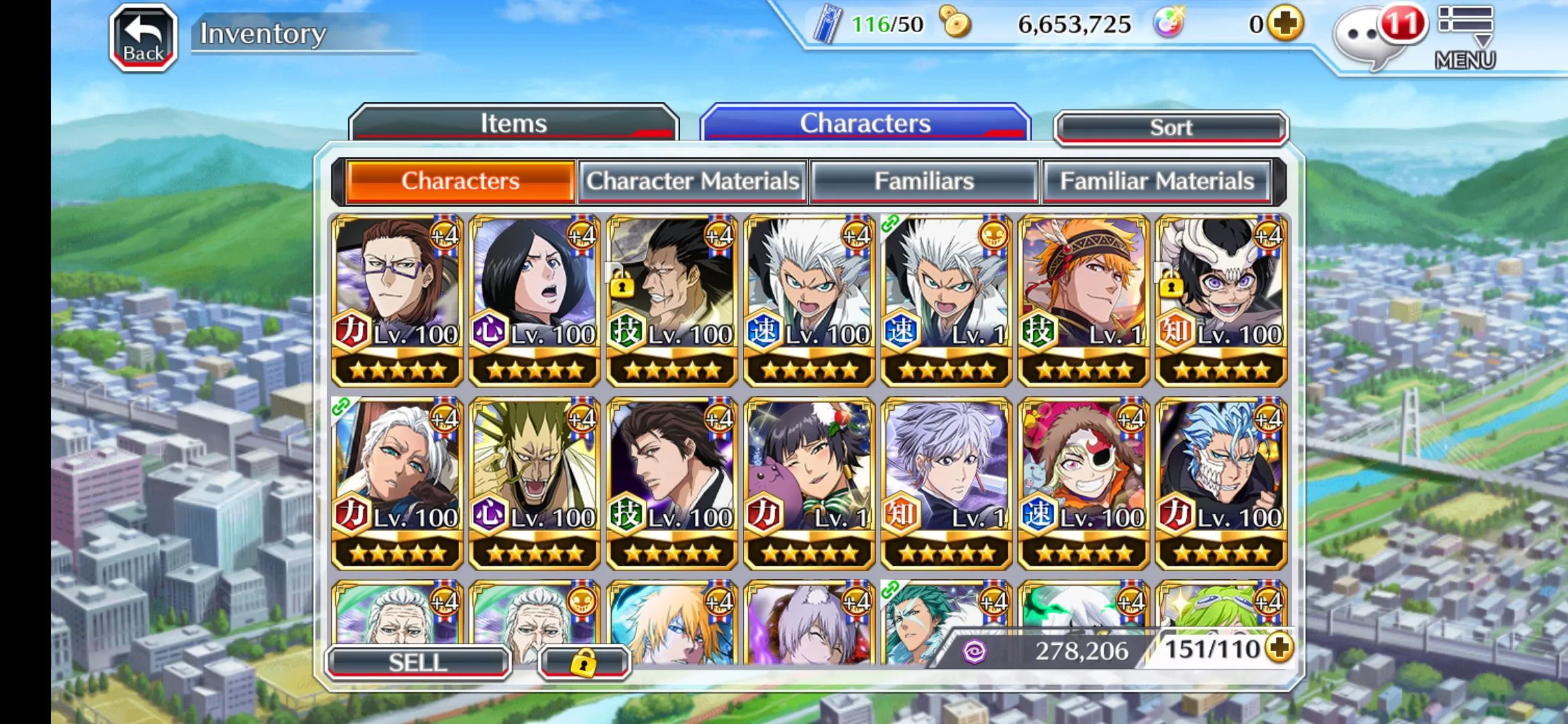Toggle the padlock lock button

(584, 662)
